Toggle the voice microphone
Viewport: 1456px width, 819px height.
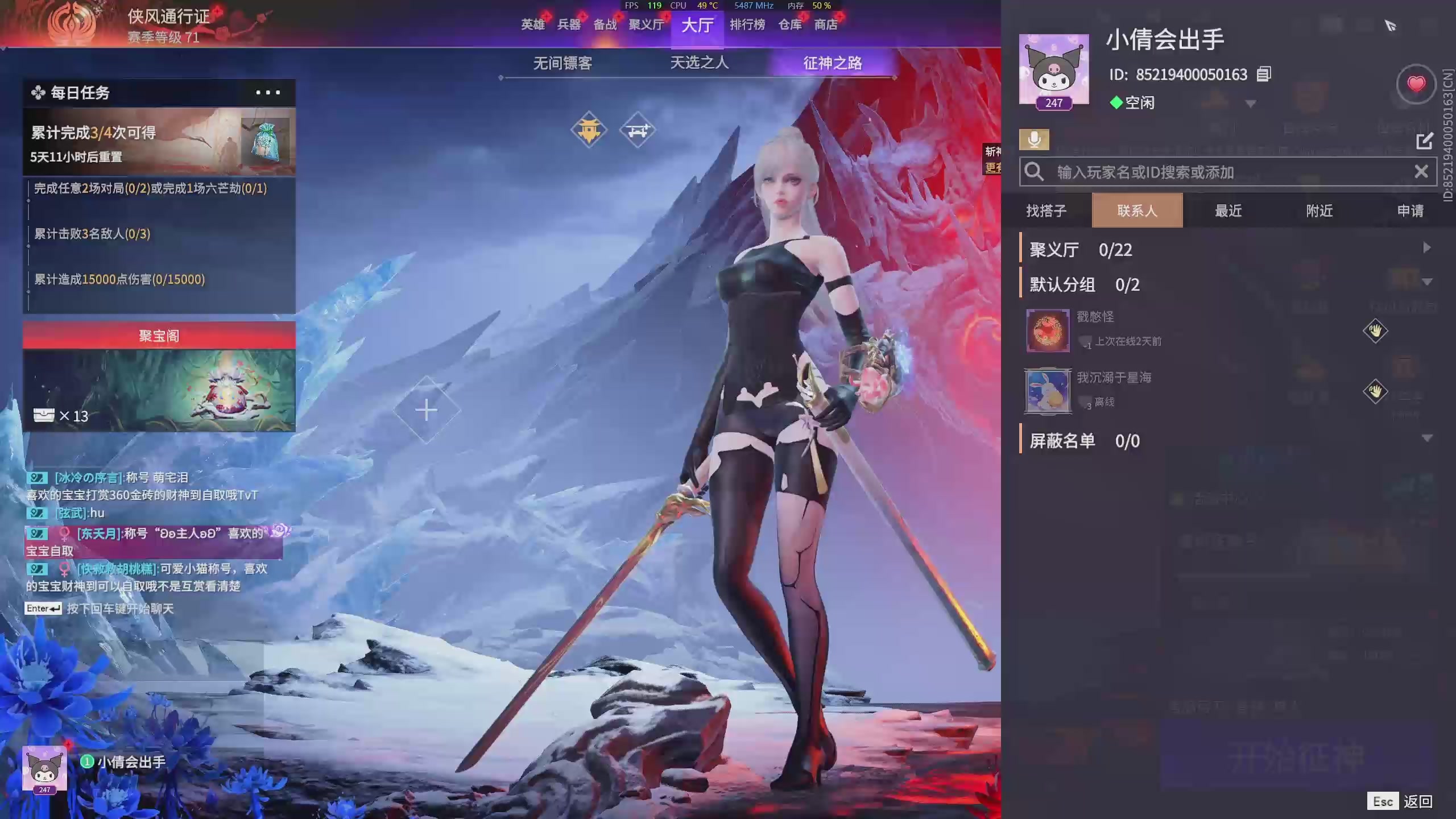pos(1035,138)
